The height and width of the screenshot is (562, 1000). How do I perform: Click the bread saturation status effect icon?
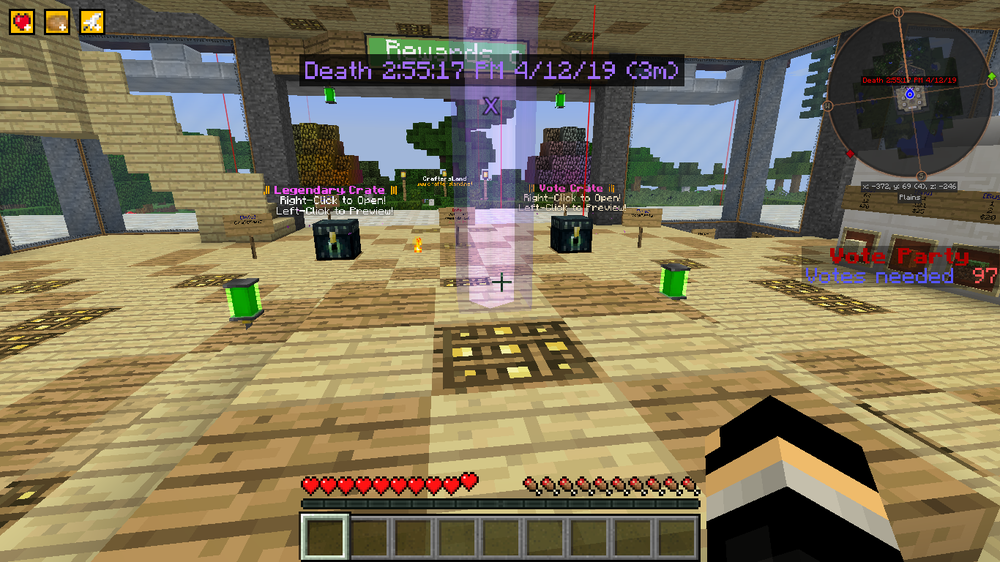pos(58,23)
